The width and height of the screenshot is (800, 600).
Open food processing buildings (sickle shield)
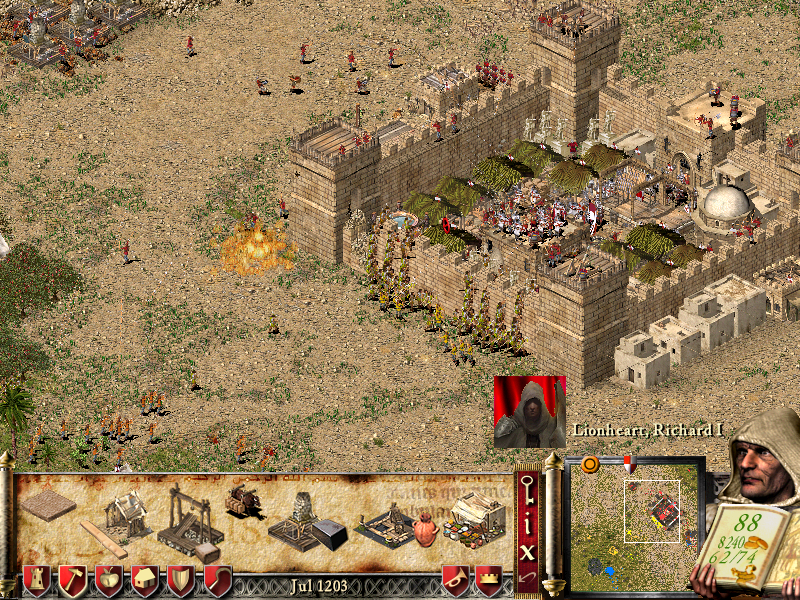click(217, 581)
